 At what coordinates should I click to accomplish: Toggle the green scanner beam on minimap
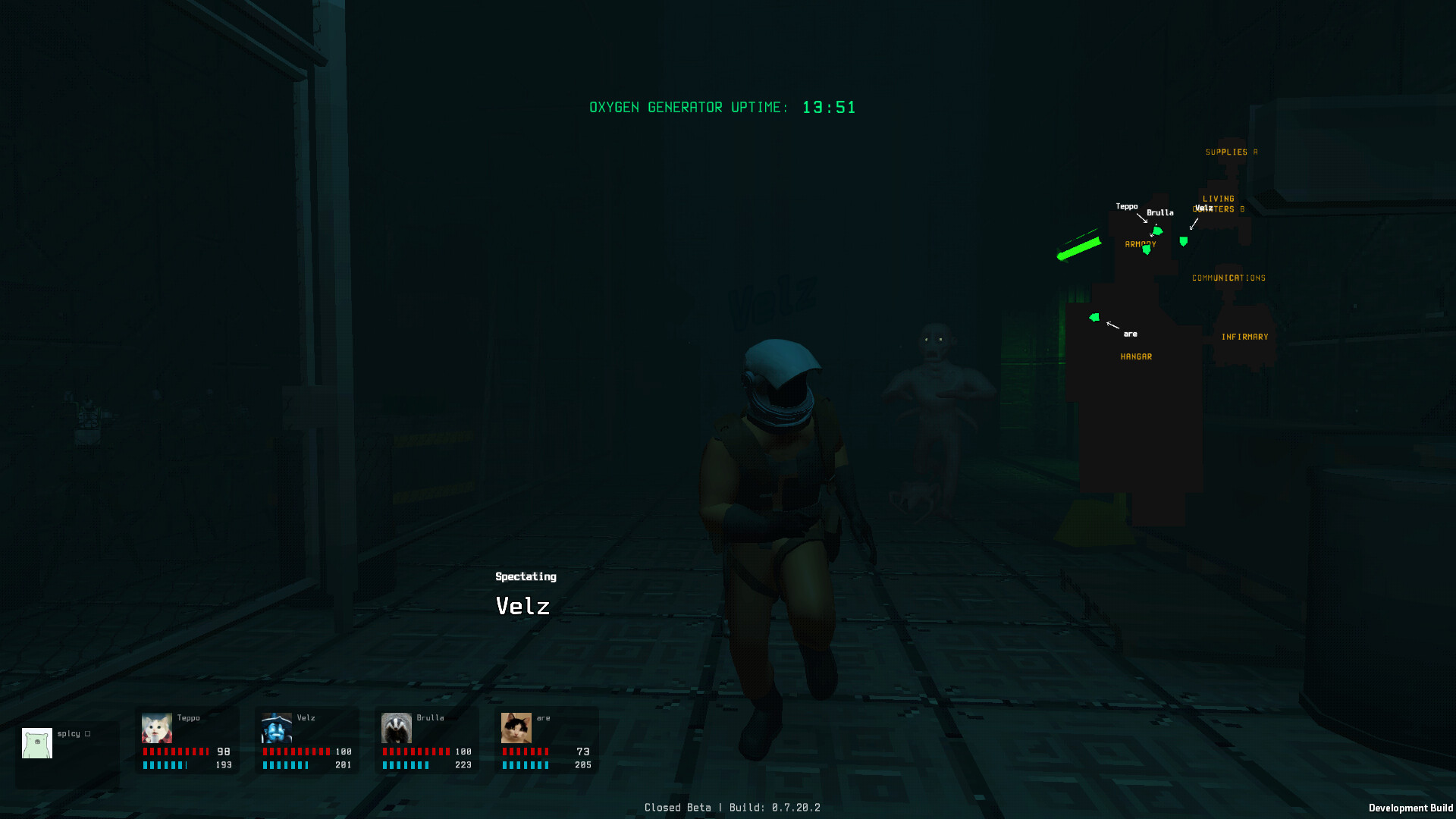pyautogui.click(x=1080, y=249)
